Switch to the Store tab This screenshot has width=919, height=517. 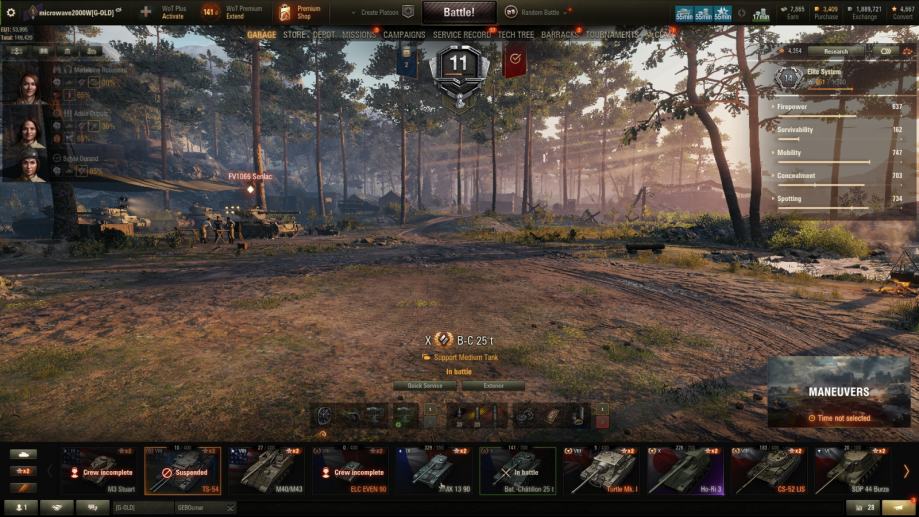[x=294, y=34]
